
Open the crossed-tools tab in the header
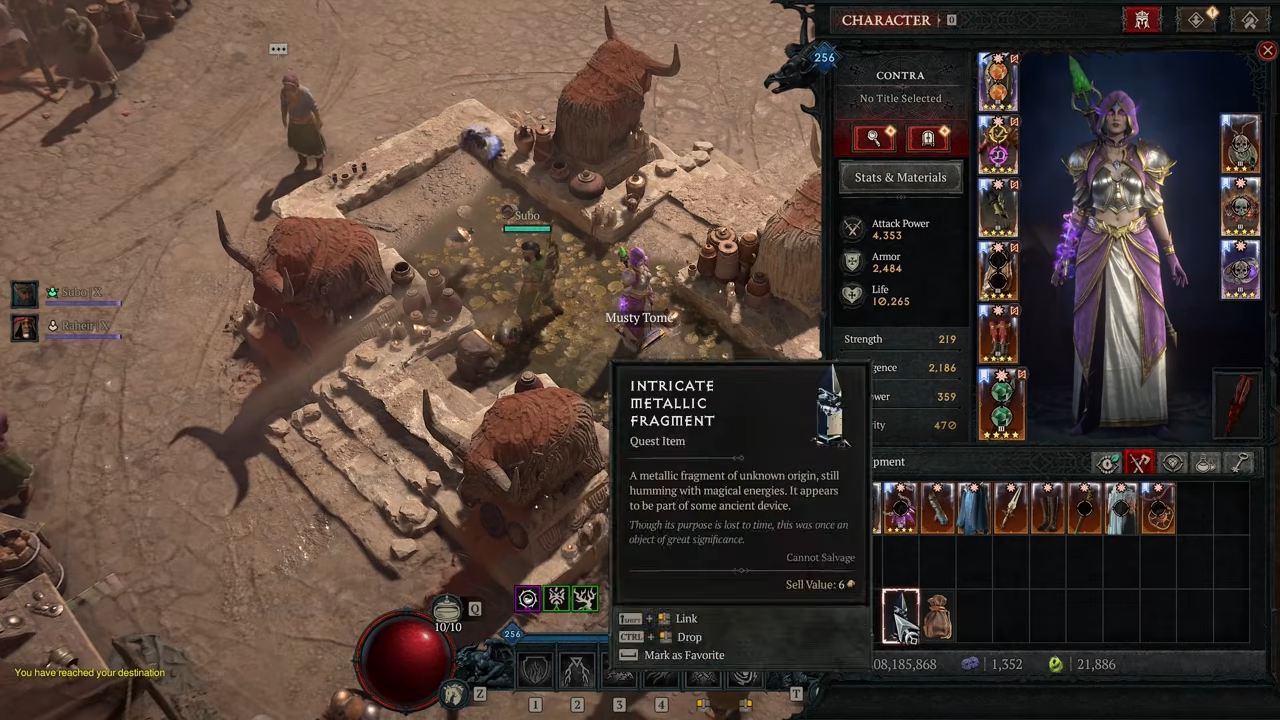click(x=1249, y=19)
